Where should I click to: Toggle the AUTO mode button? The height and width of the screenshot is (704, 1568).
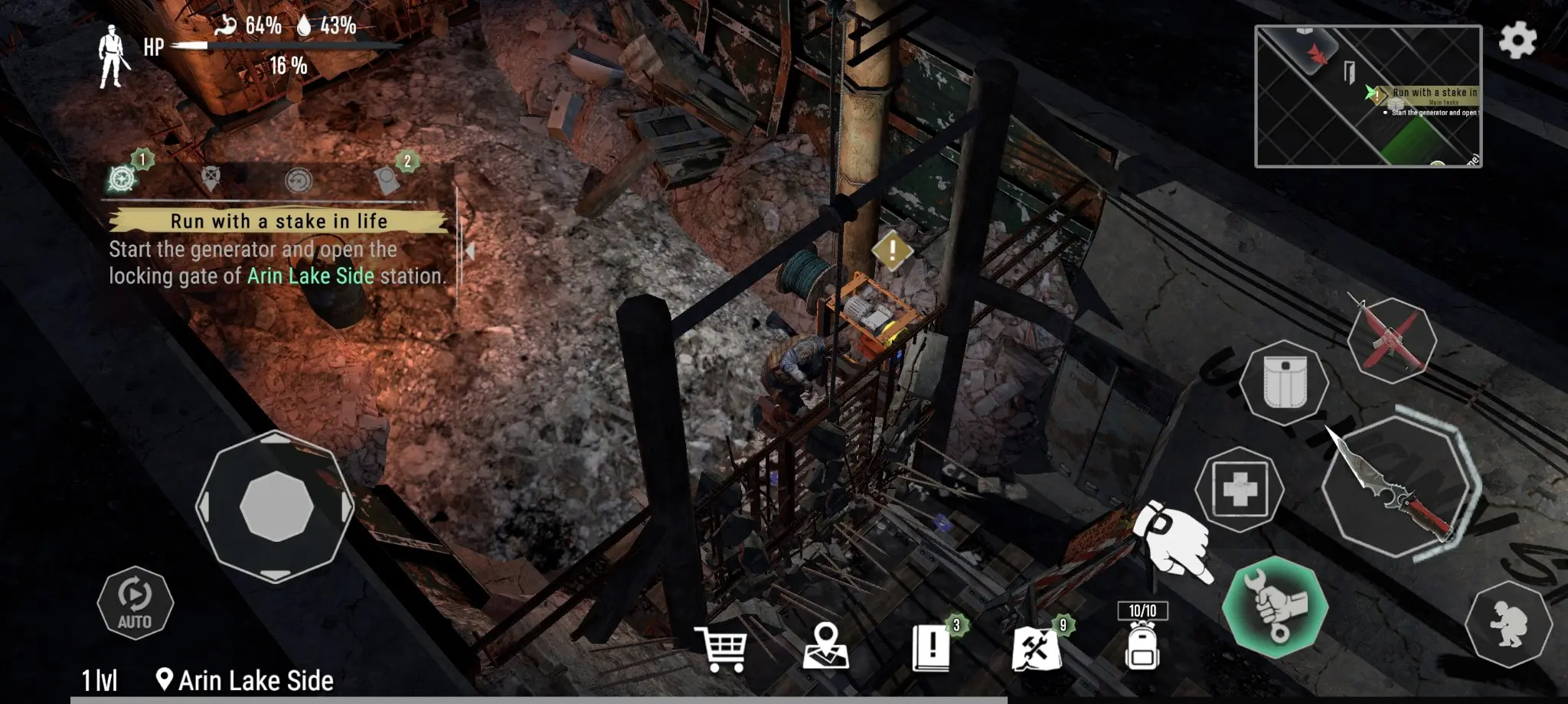(135, 603)
